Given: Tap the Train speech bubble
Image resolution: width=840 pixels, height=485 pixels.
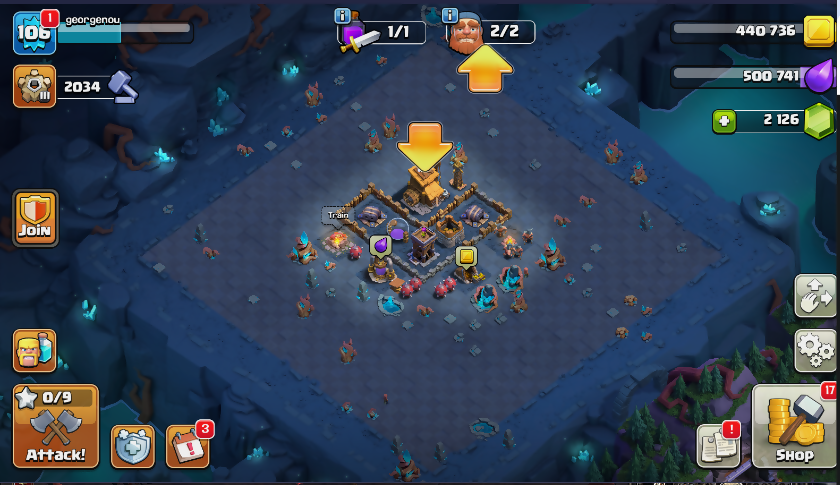Looking at the screenshot, I should point(337,215).
